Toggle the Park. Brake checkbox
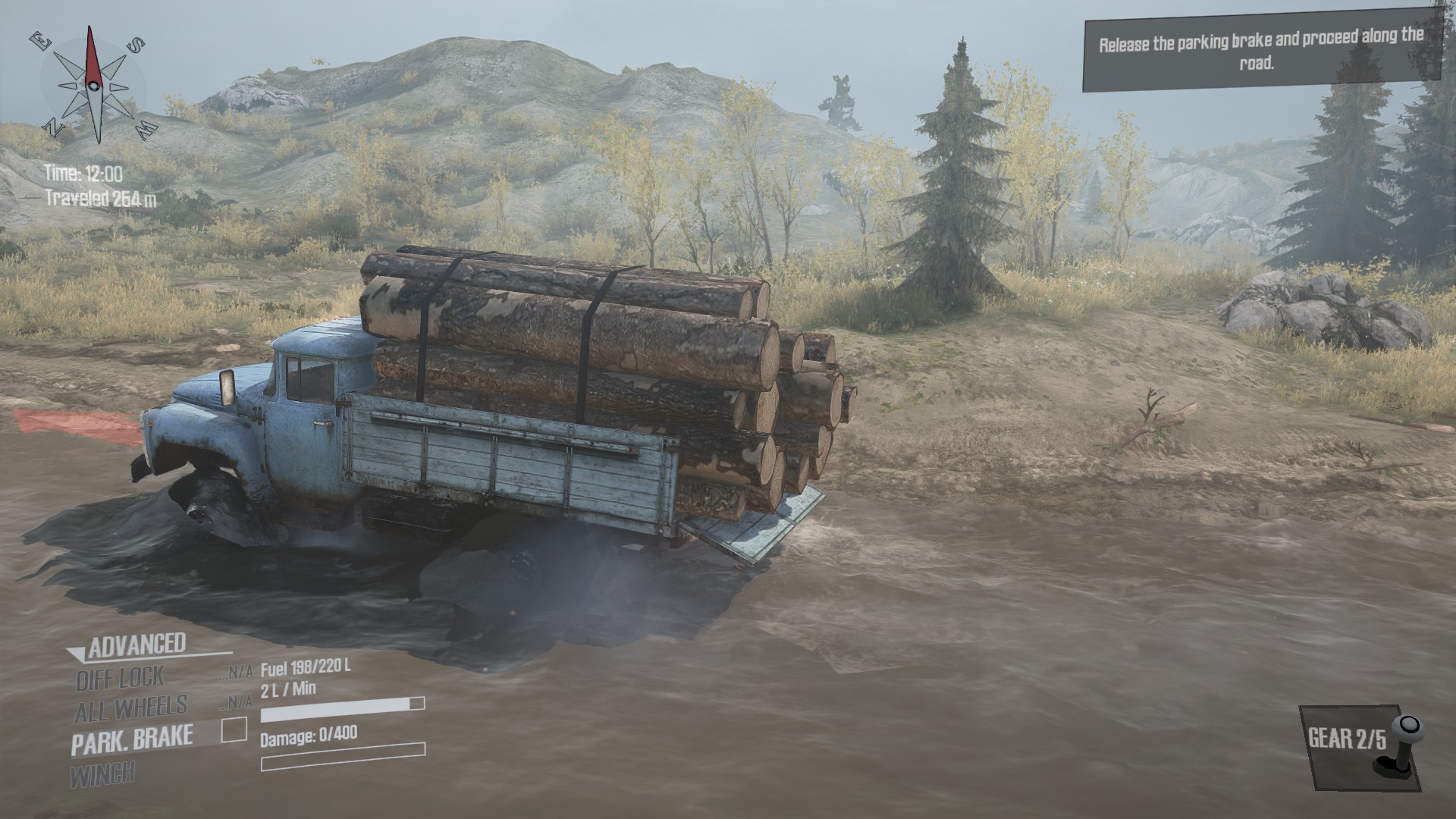Viewport: 1456px width, 819px height. click(234, 730)
